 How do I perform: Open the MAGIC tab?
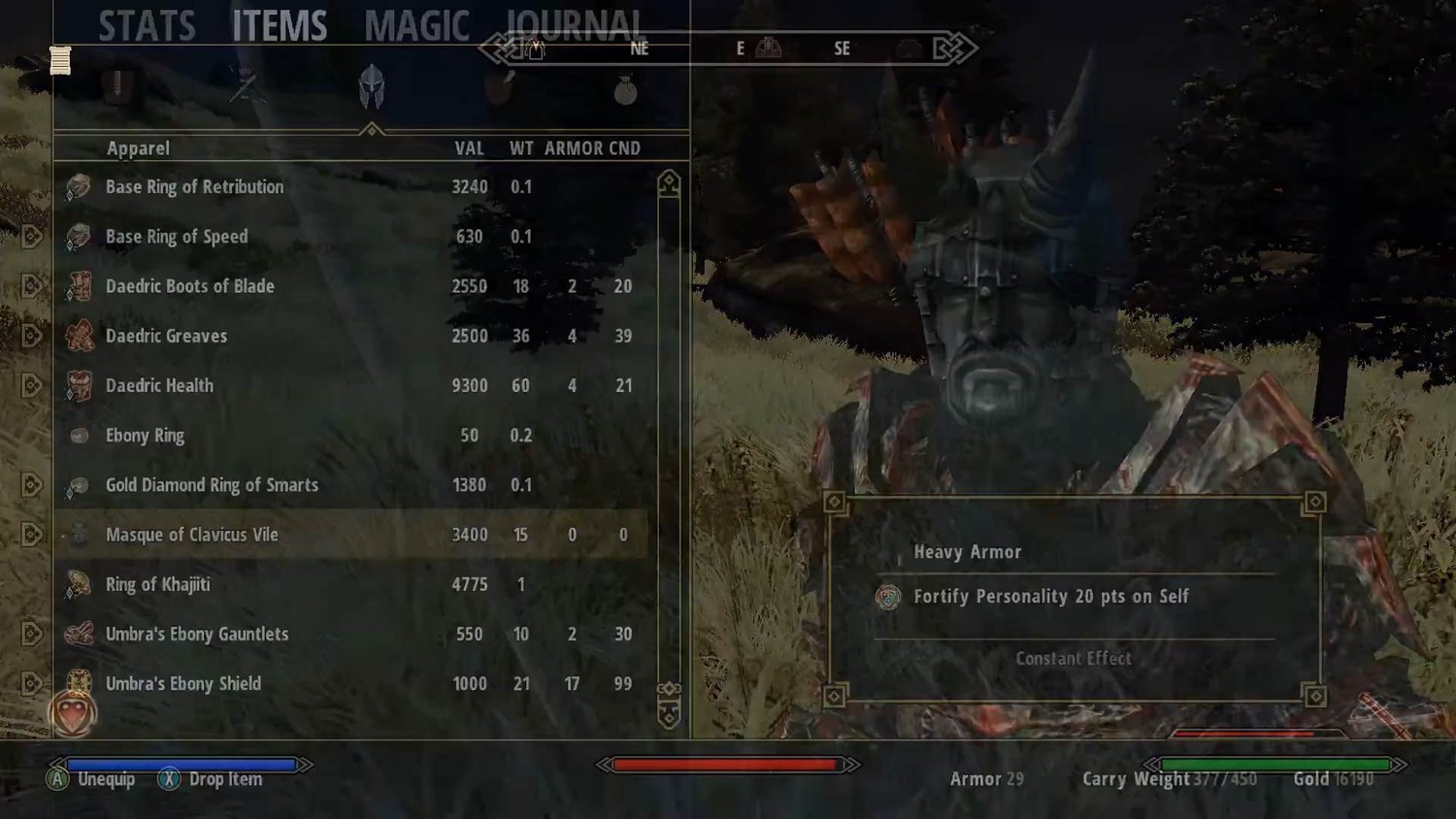click(x=416, y=26)
